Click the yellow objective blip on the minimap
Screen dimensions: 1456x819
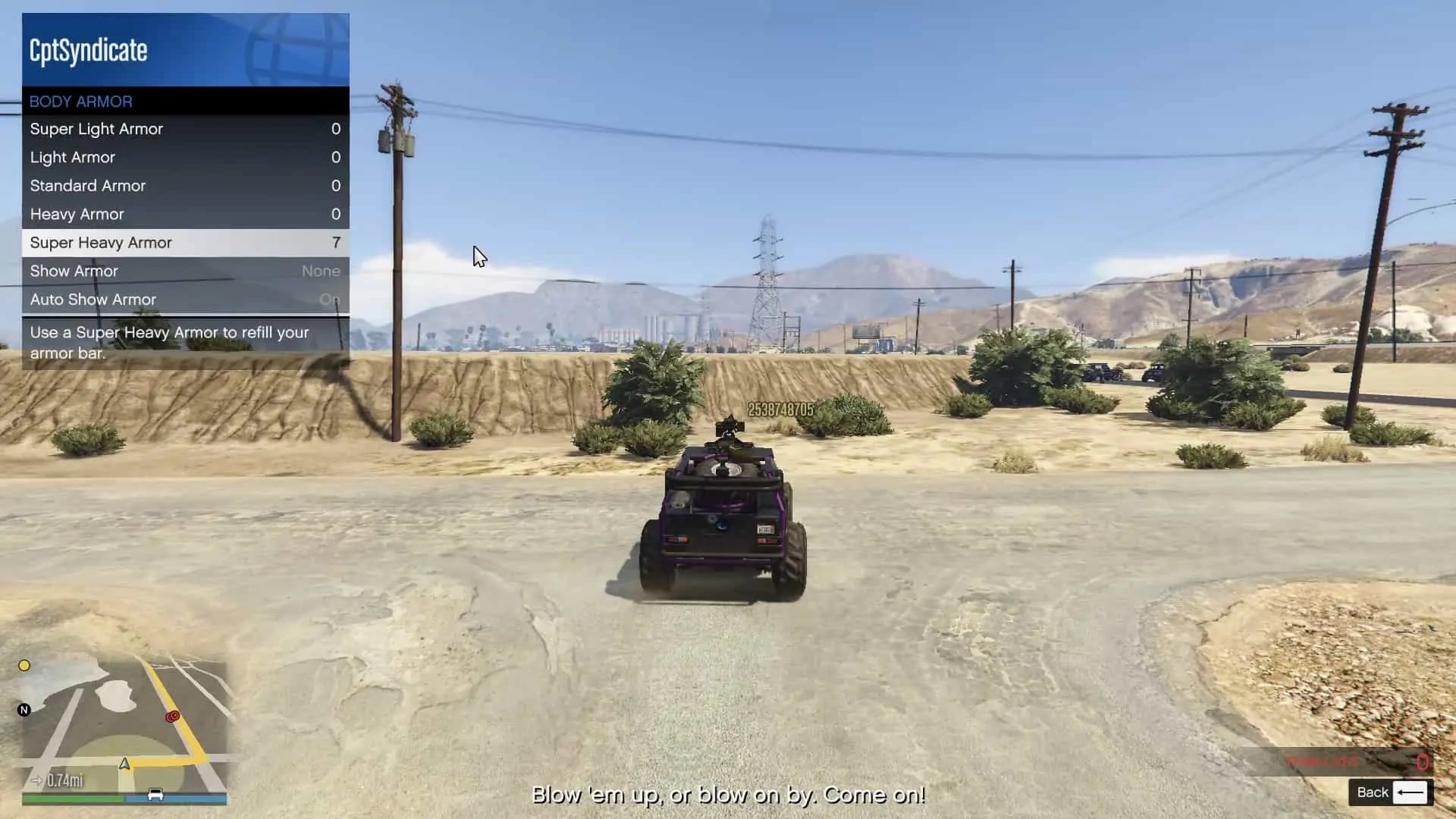tap(25, 665)
